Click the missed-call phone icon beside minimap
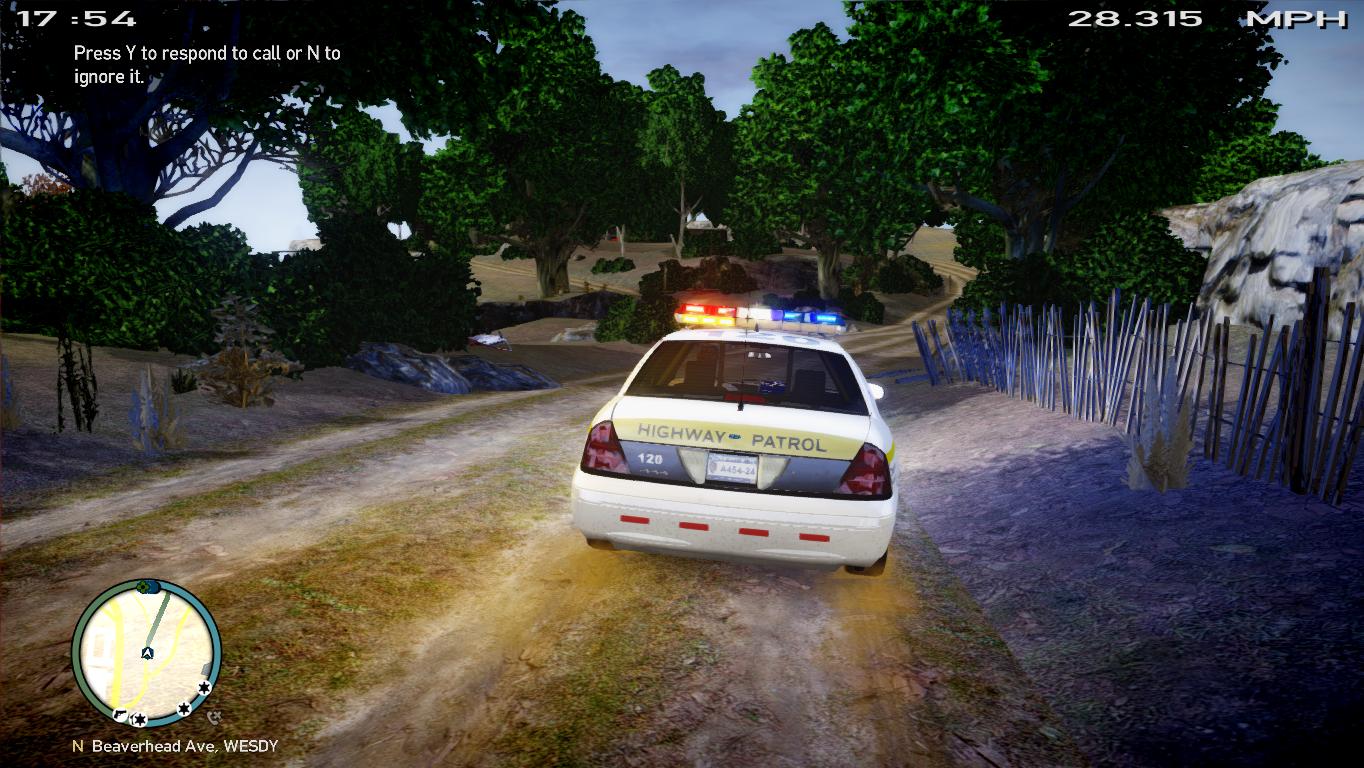1364x768 pixels. pyautogui.click(x=213, y=714)
